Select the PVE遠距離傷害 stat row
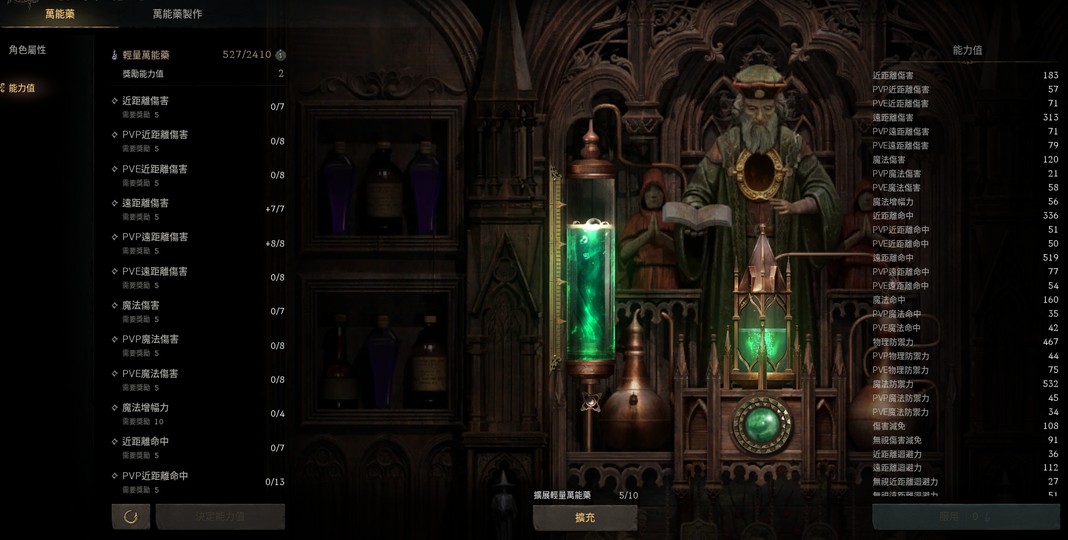The width and height of the screenshot is (1068, 540). [198, 277]
